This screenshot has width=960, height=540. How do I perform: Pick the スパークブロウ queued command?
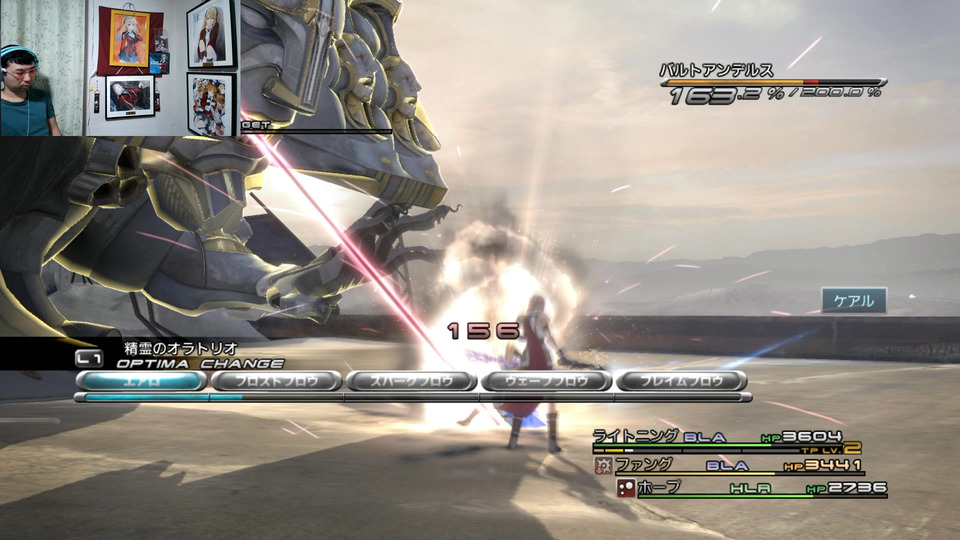[411, 381]
